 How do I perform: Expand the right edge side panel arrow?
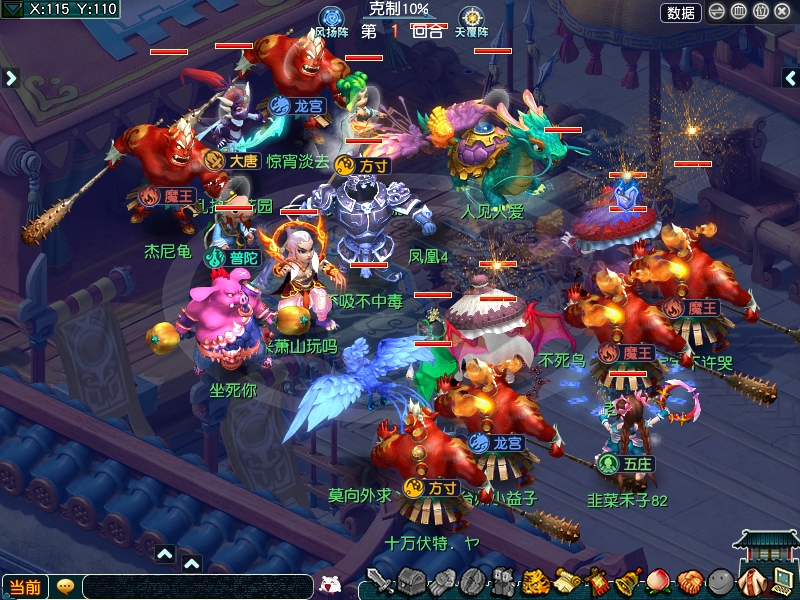click(x=789, y=77)
